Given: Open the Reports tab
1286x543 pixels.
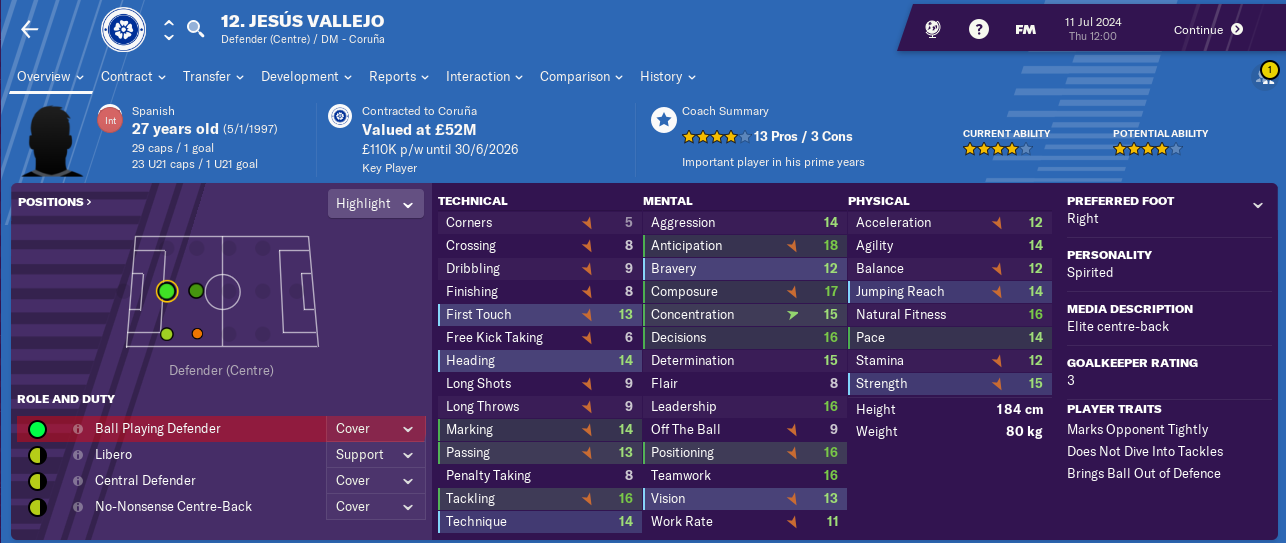Looking at the screenshot, I should (x=398, y=77).
